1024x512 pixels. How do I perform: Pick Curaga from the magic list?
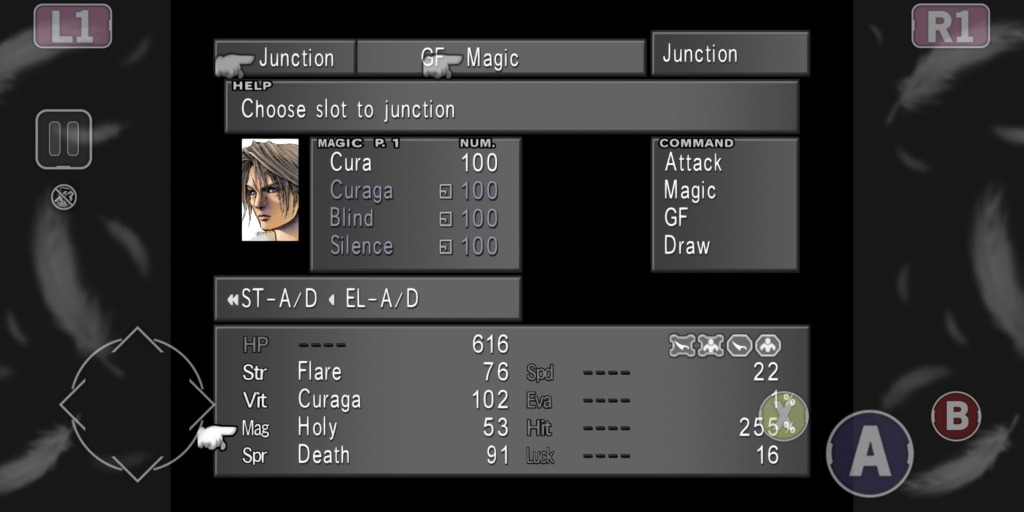361,190
